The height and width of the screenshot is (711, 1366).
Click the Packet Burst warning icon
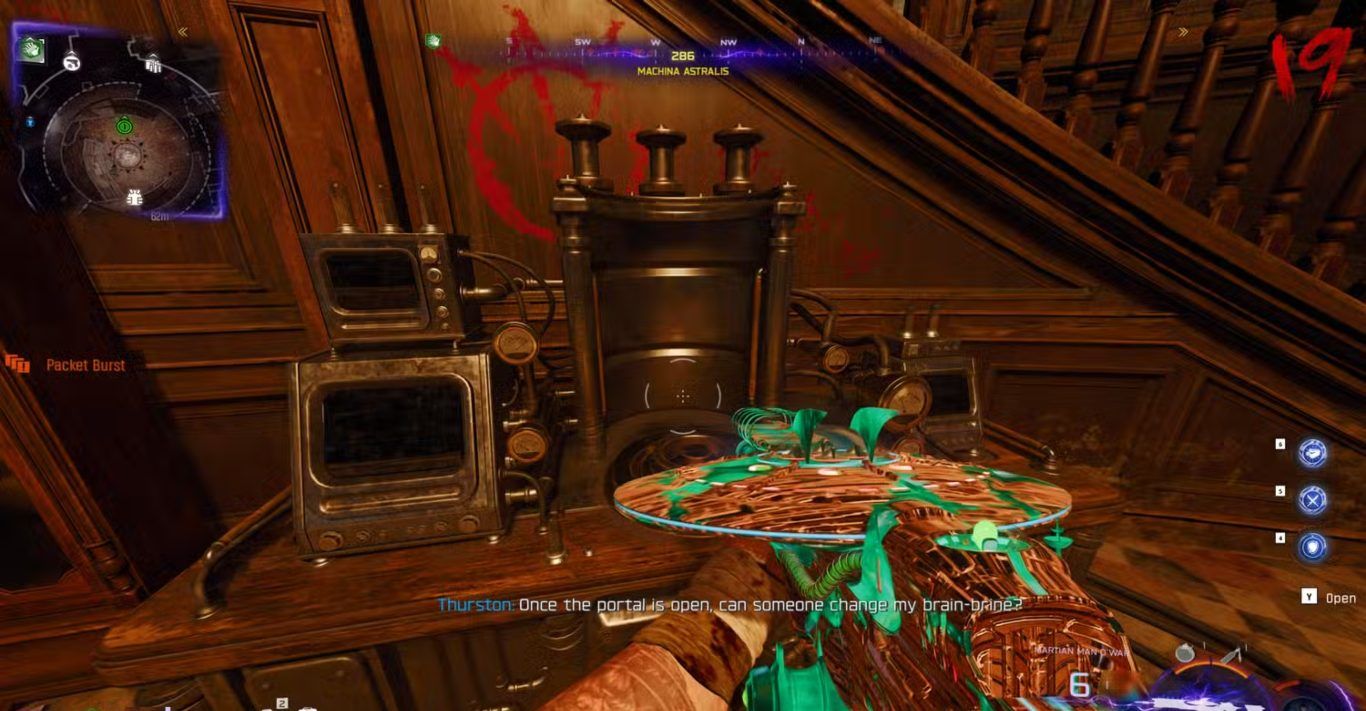(x=17, y=365)
